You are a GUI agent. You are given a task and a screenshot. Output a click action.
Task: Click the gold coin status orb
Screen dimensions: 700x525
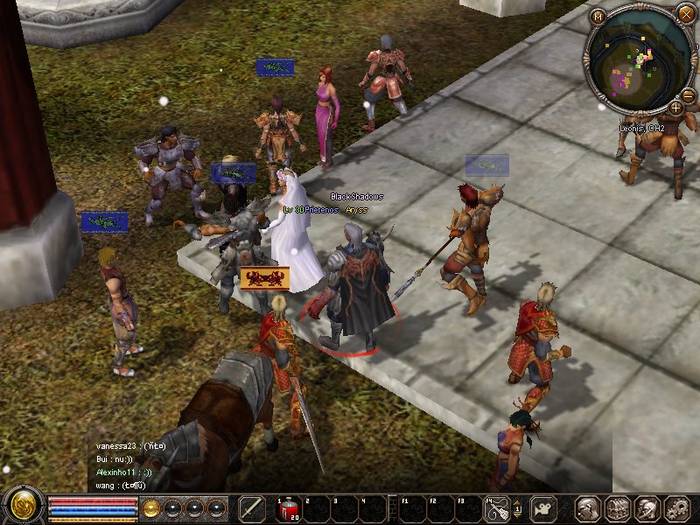(x=152, y=508)
